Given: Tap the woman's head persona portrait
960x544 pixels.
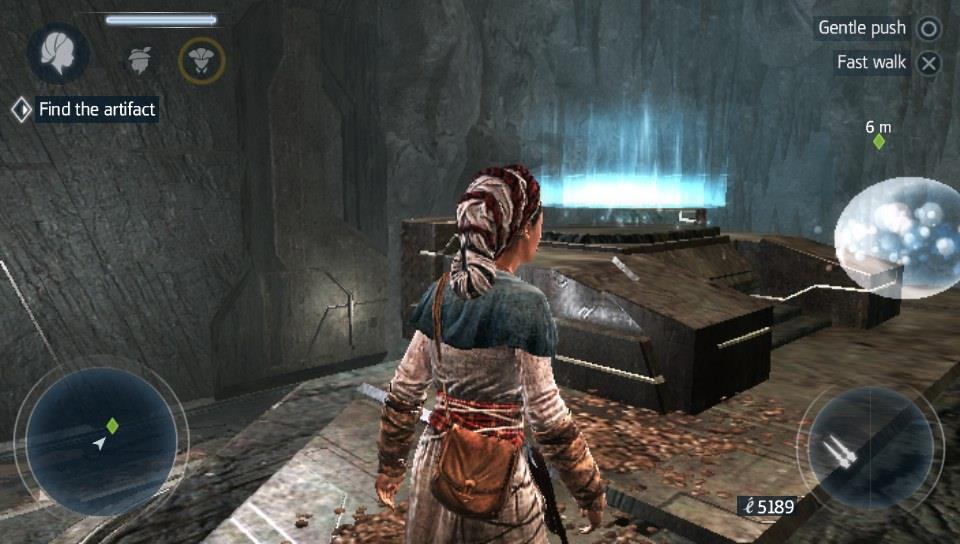Looking at the screenshot, I should pos(58,54).
